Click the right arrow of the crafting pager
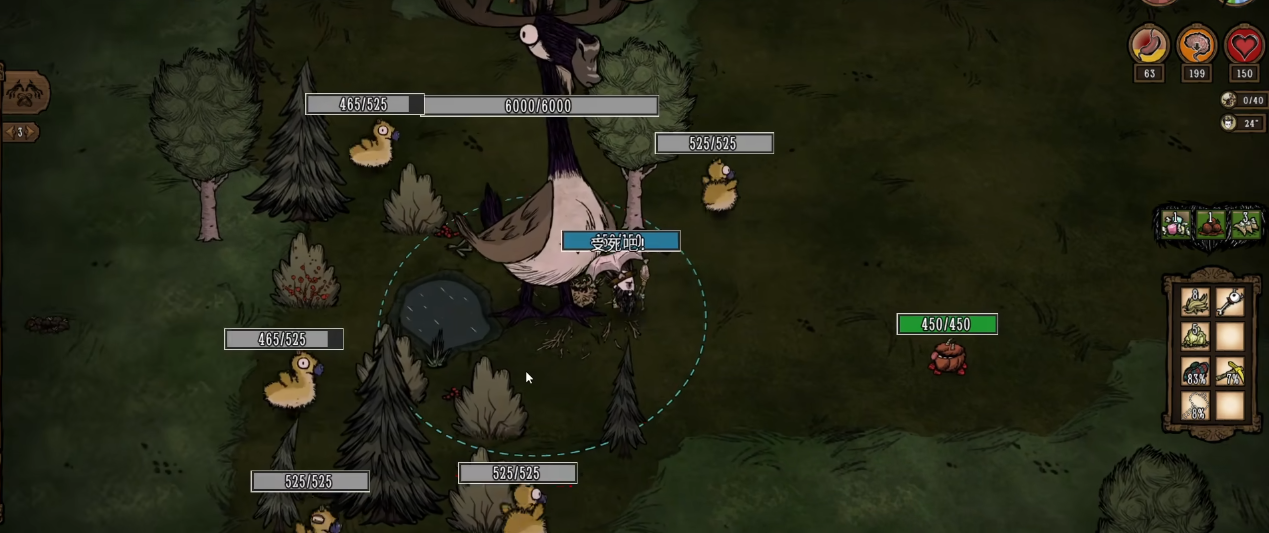Screen dimensions: 1269x533 [32, 132]
